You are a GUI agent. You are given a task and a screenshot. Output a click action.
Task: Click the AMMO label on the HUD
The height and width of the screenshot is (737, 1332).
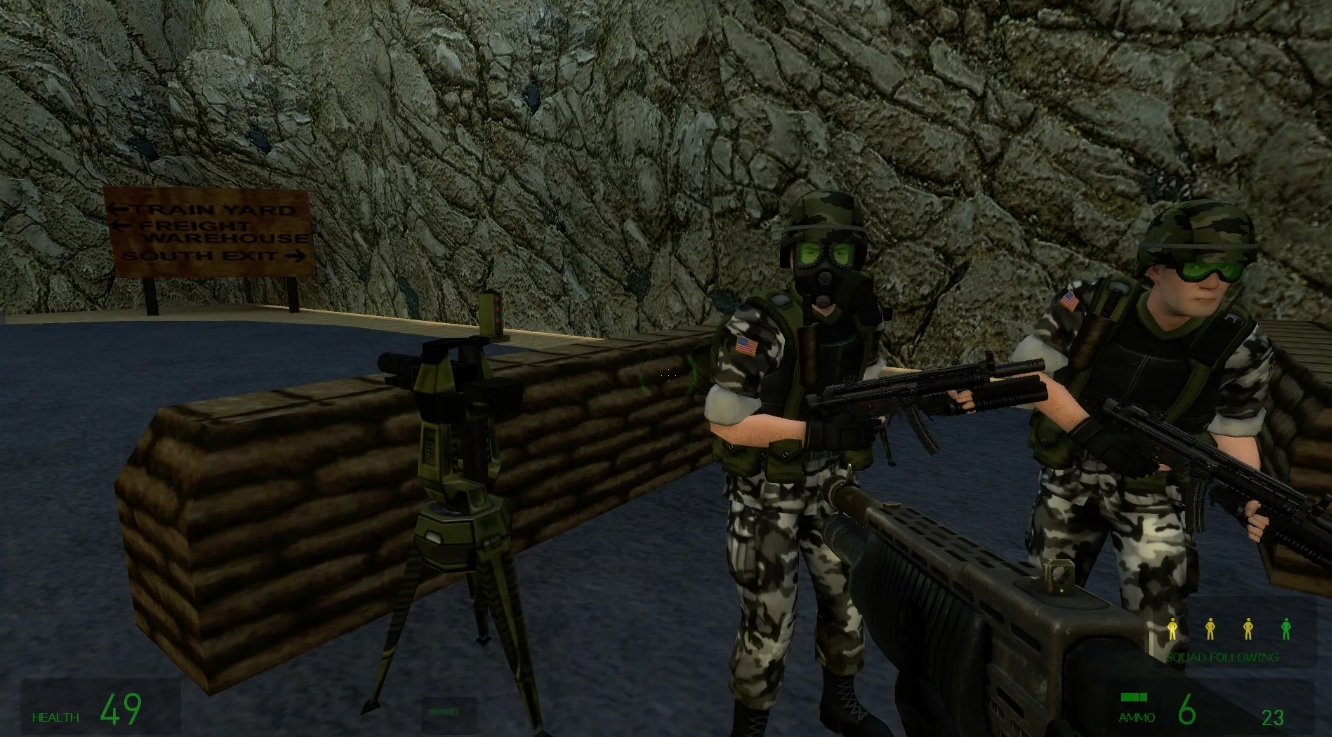click(x=1135, y=717)
